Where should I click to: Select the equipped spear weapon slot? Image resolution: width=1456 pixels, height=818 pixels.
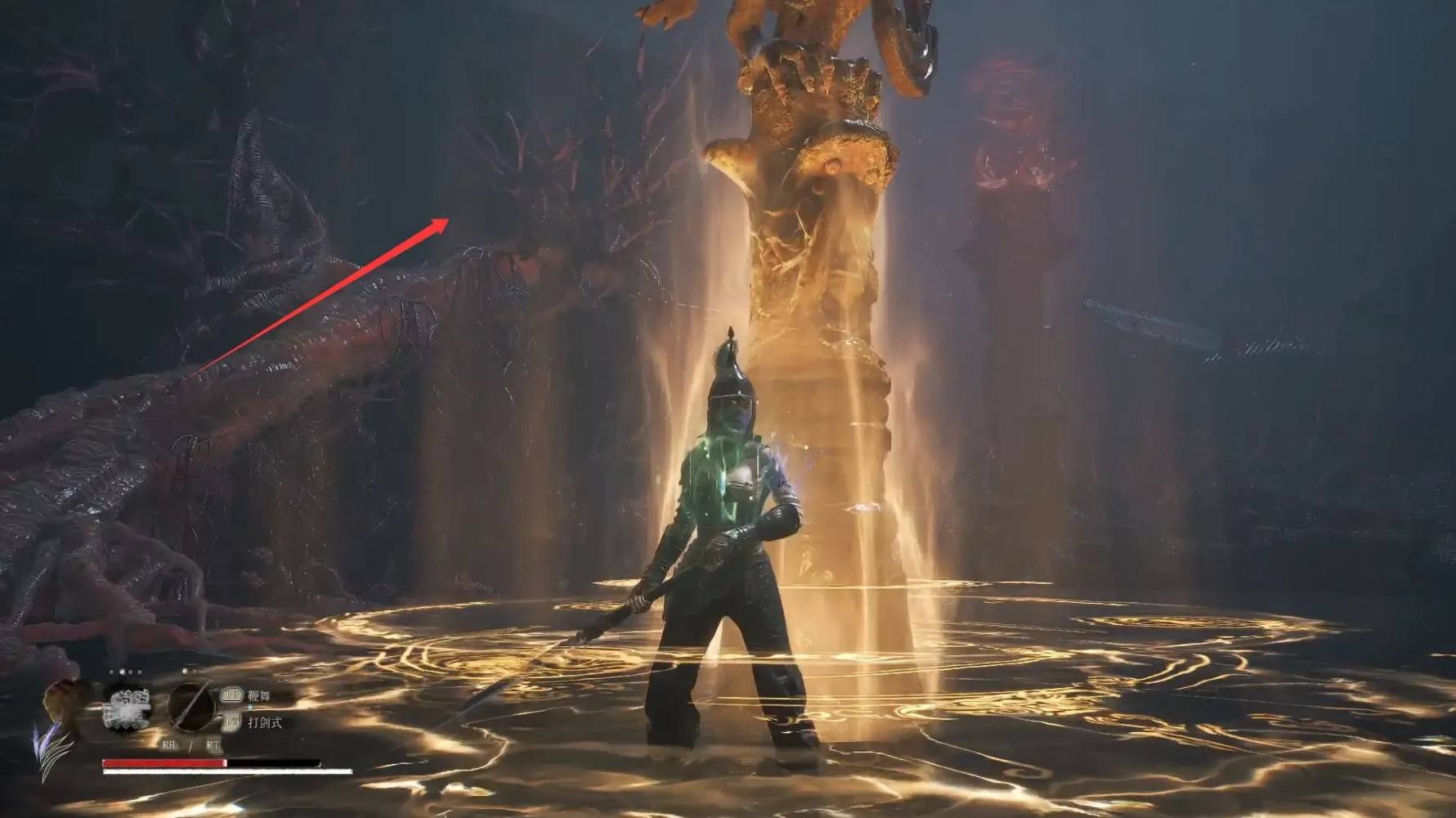click(x=193, y=705)
